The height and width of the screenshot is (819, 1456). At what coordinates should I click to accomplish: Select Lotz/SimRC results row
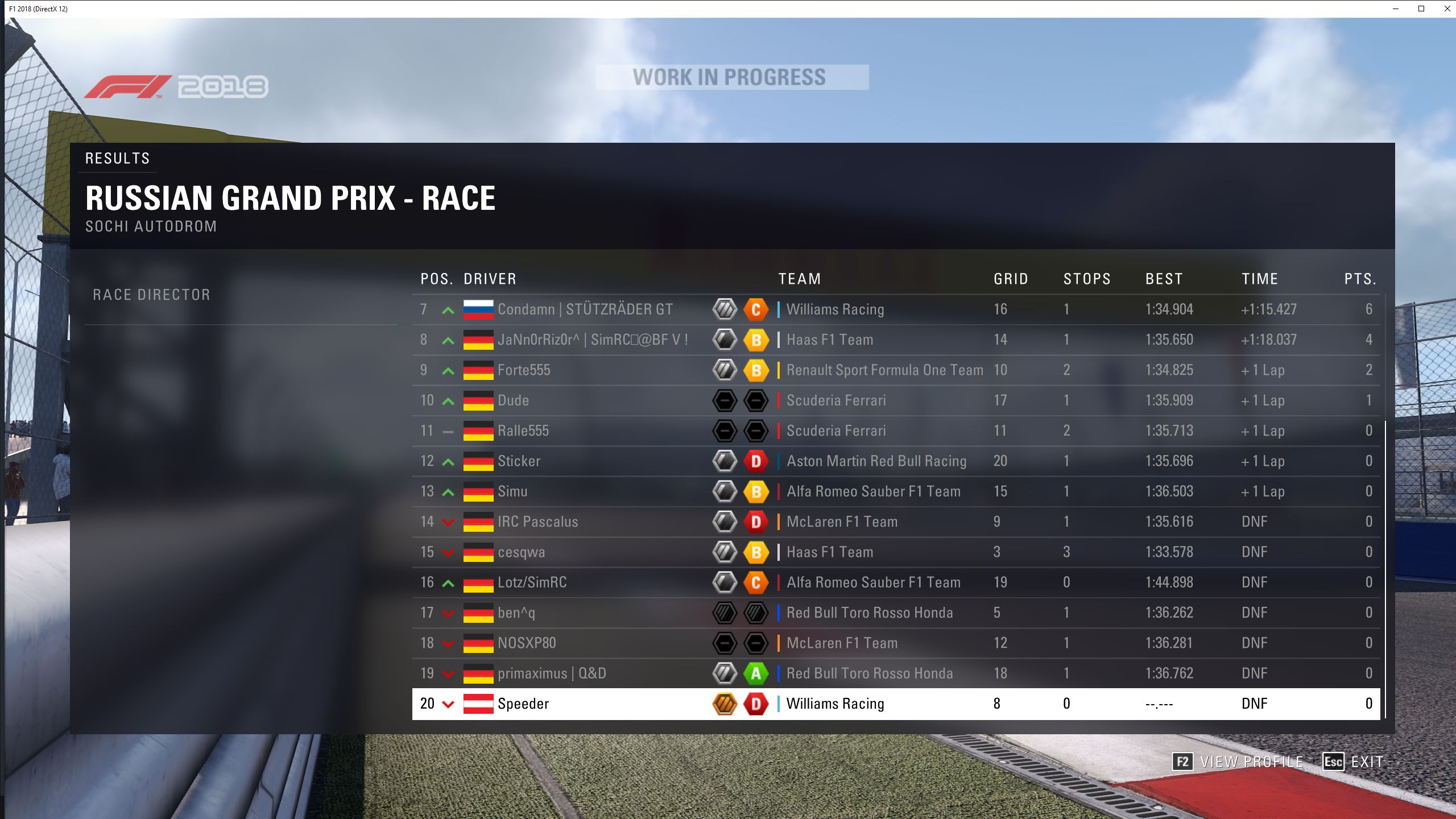(x=532, y=582)
